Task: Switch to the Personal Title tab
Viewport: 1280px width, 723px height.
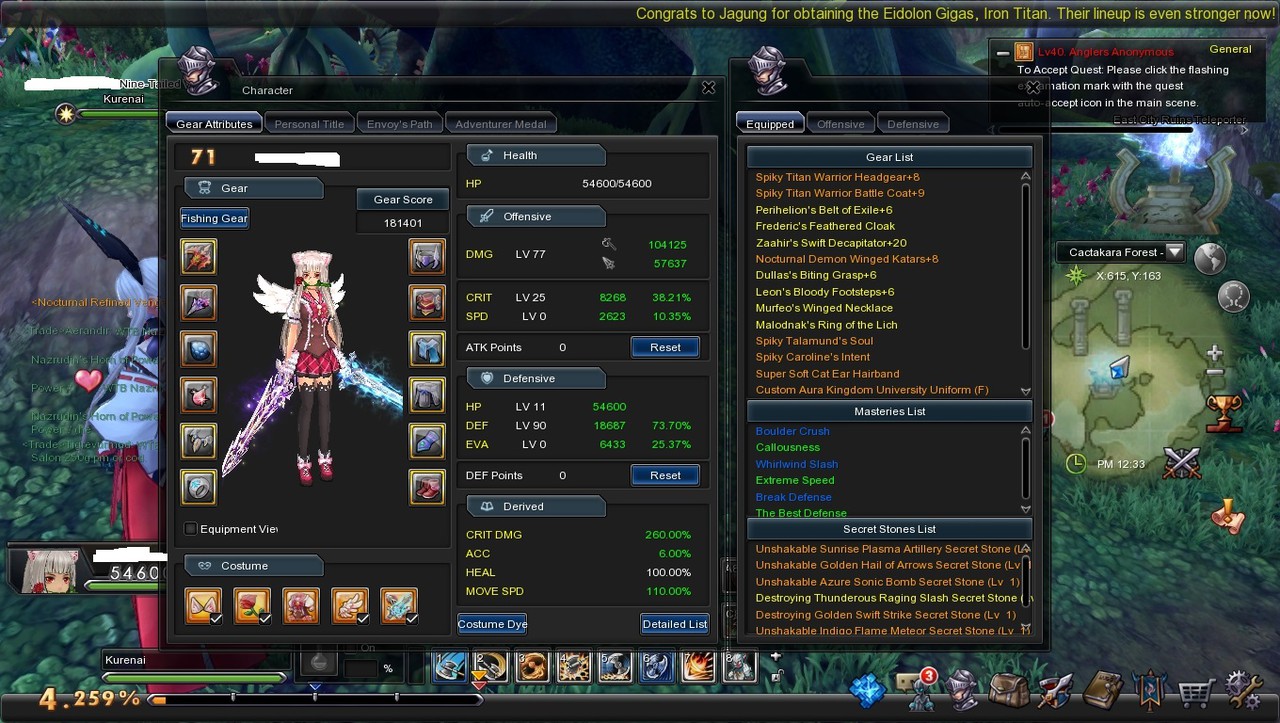Action: [309, 124]
